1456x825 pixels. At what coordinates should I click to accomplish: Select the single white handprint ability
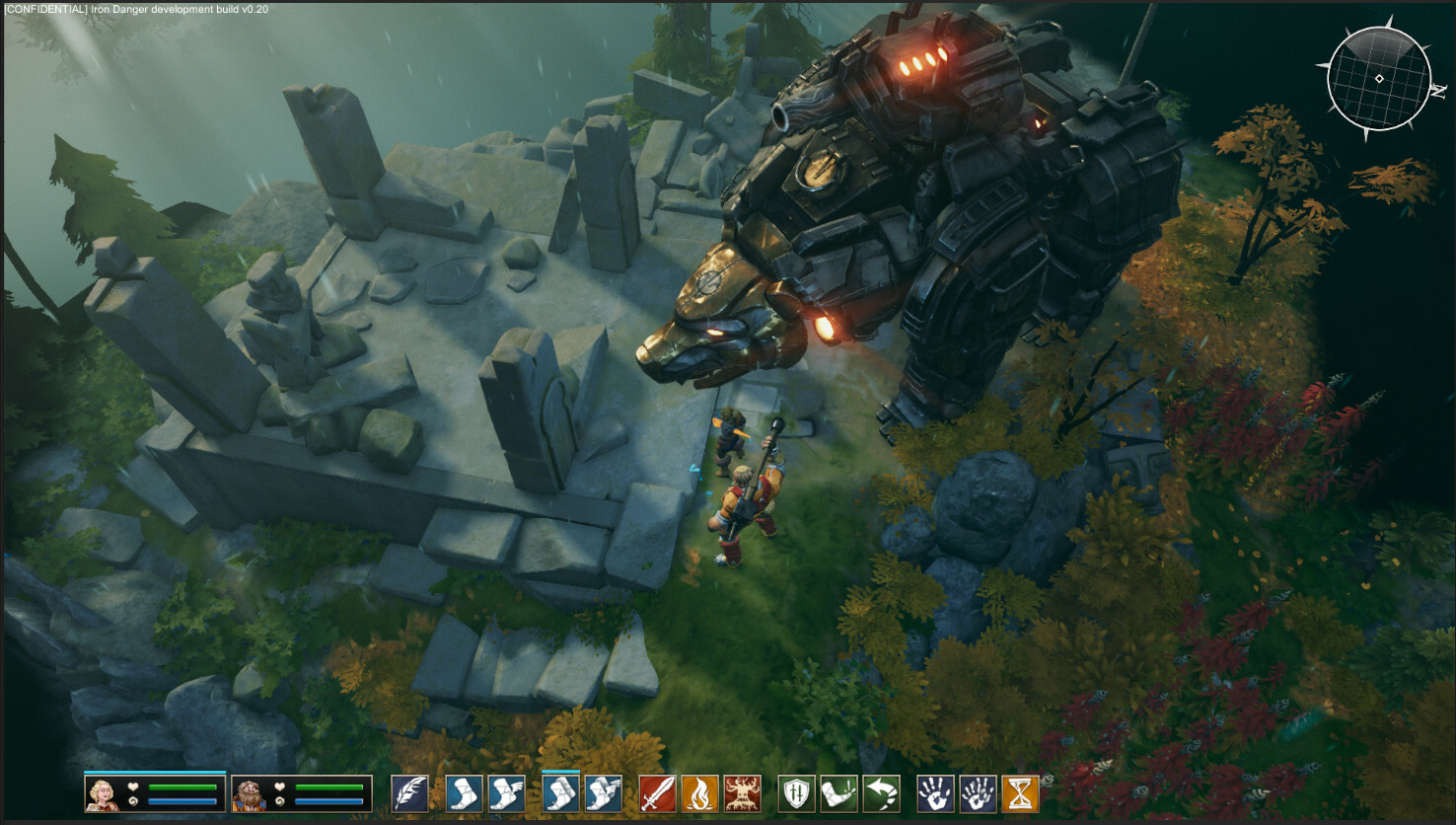[935, 793]
